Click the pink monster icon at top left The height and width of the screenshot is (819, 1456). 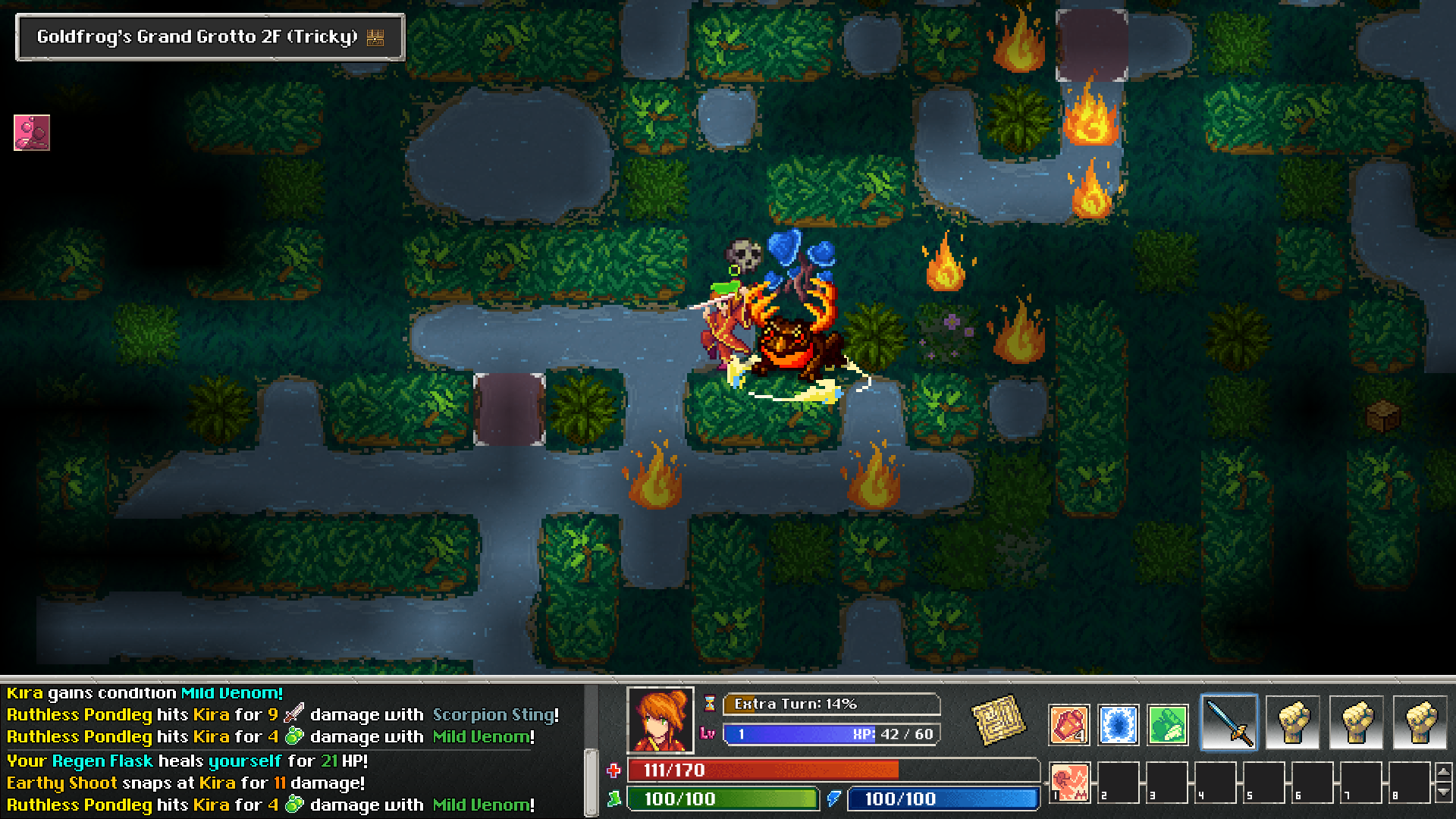coord(31,132)
